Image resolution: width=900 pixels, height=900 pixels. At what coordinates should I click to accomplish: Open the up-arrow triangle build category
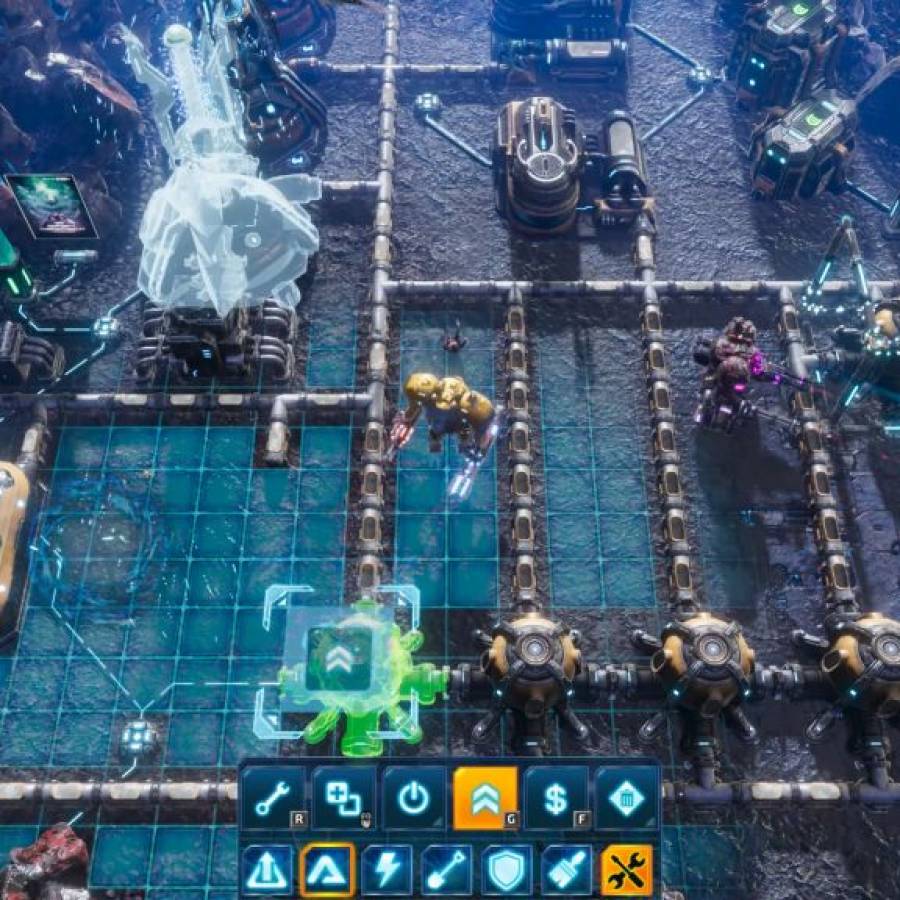click(x=268, y=870)
